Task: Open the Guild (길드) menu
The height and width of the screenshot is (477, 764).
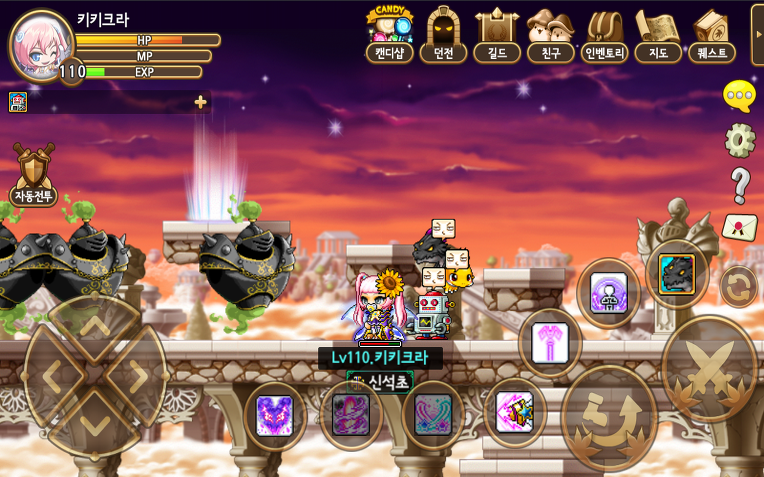Action: click(497, 33)
